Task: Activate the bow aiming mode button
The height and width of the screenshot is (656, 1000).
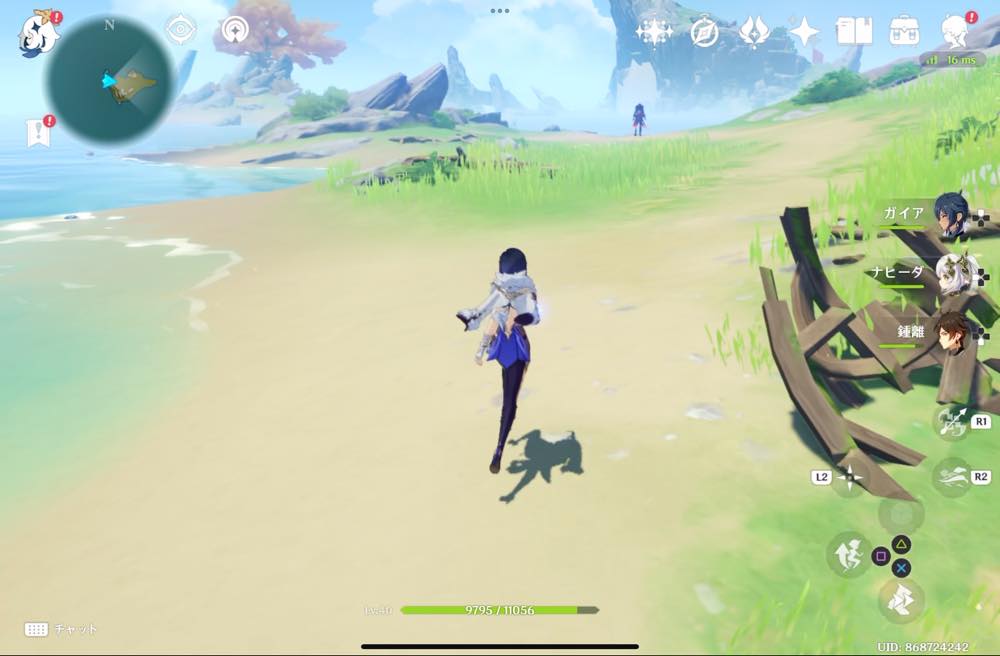Action: (950, 421)
